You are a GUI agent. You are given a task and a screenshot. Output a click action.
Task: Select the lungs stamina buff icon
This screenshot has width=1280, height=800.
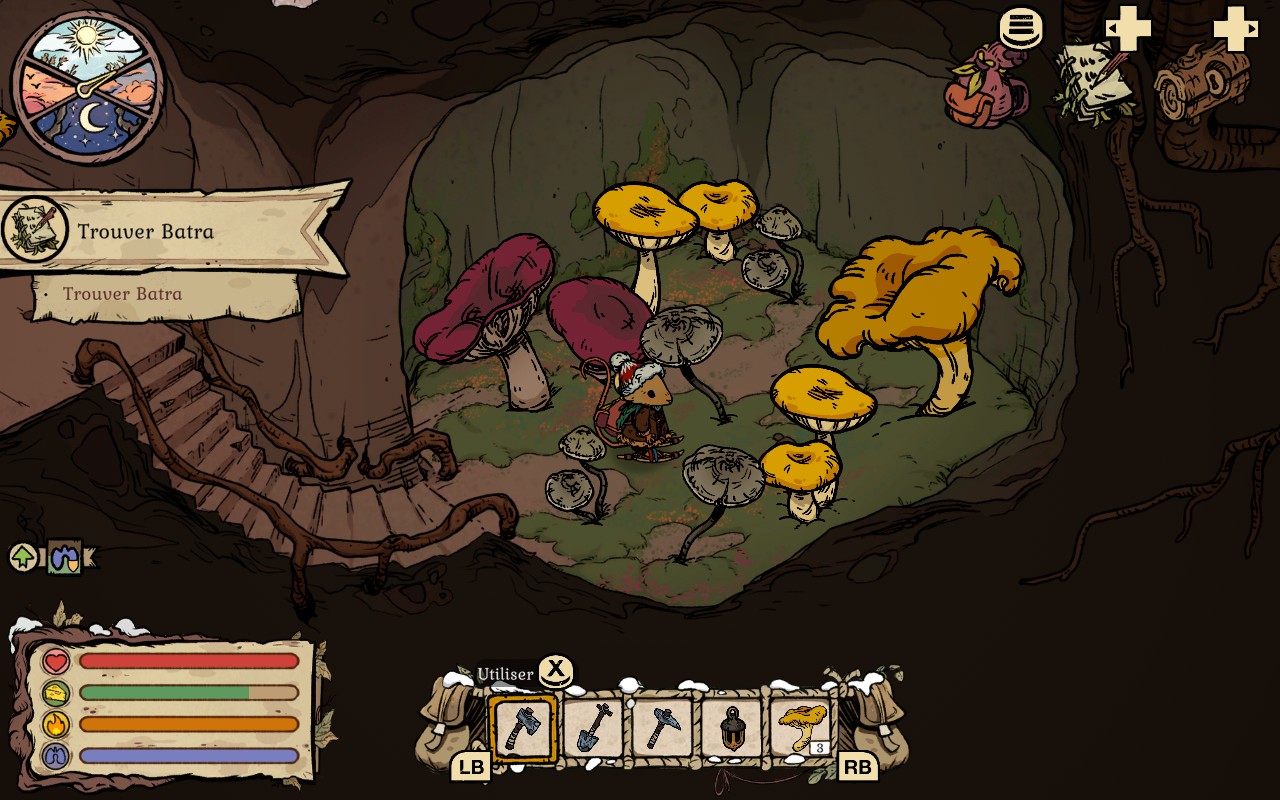pyautogui.click(x=65, y=558)
